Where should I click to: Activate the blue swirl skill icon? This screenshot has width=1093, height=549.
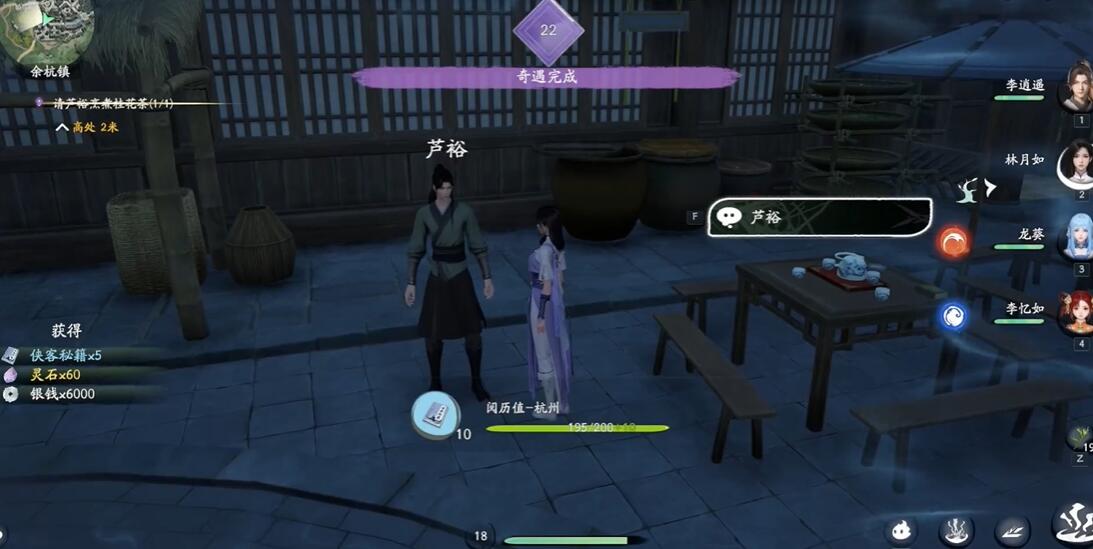tap(953, 316)
